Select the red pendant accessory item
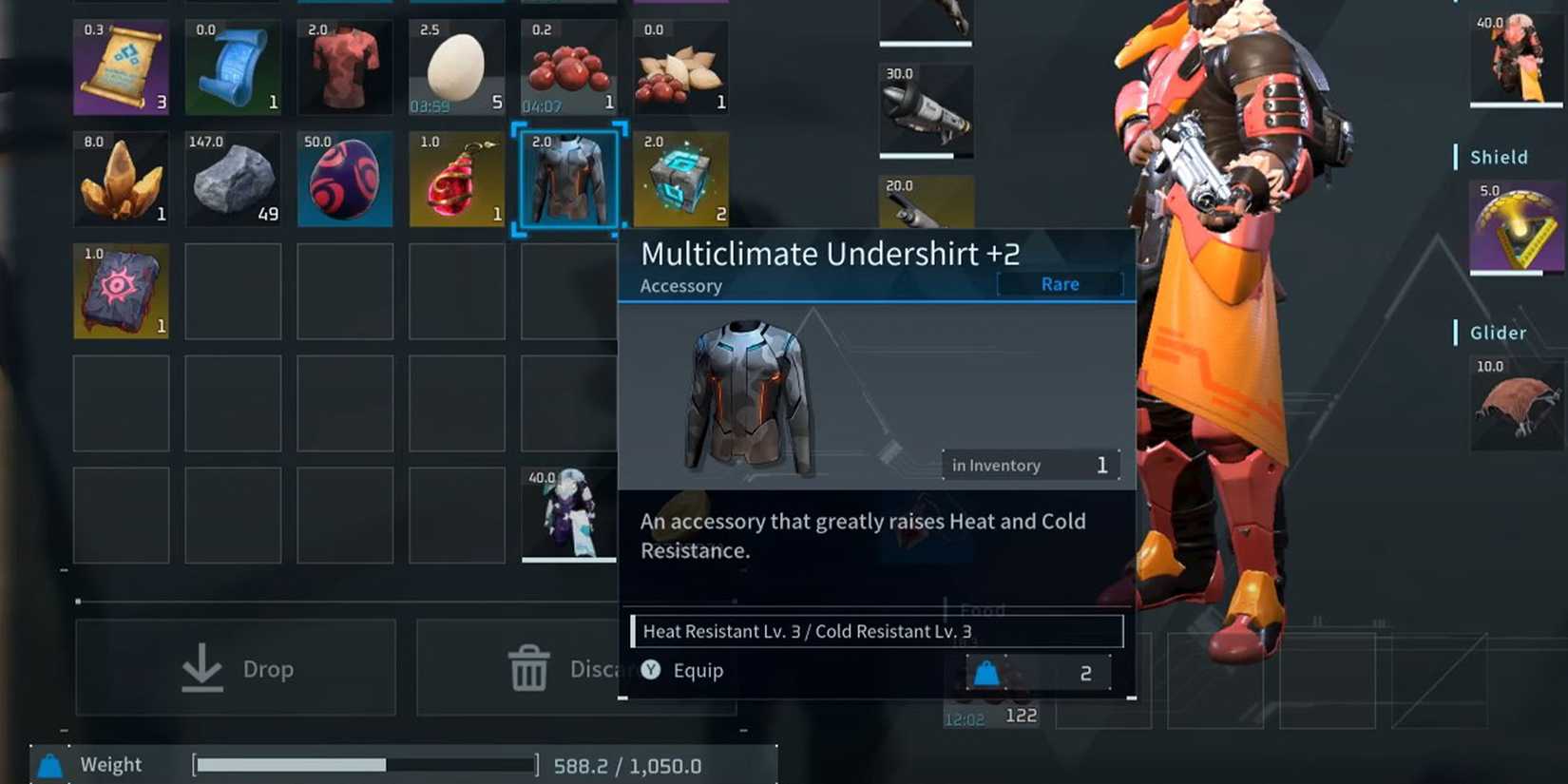This screenshot has height=784, width=1568. (457, 179)
